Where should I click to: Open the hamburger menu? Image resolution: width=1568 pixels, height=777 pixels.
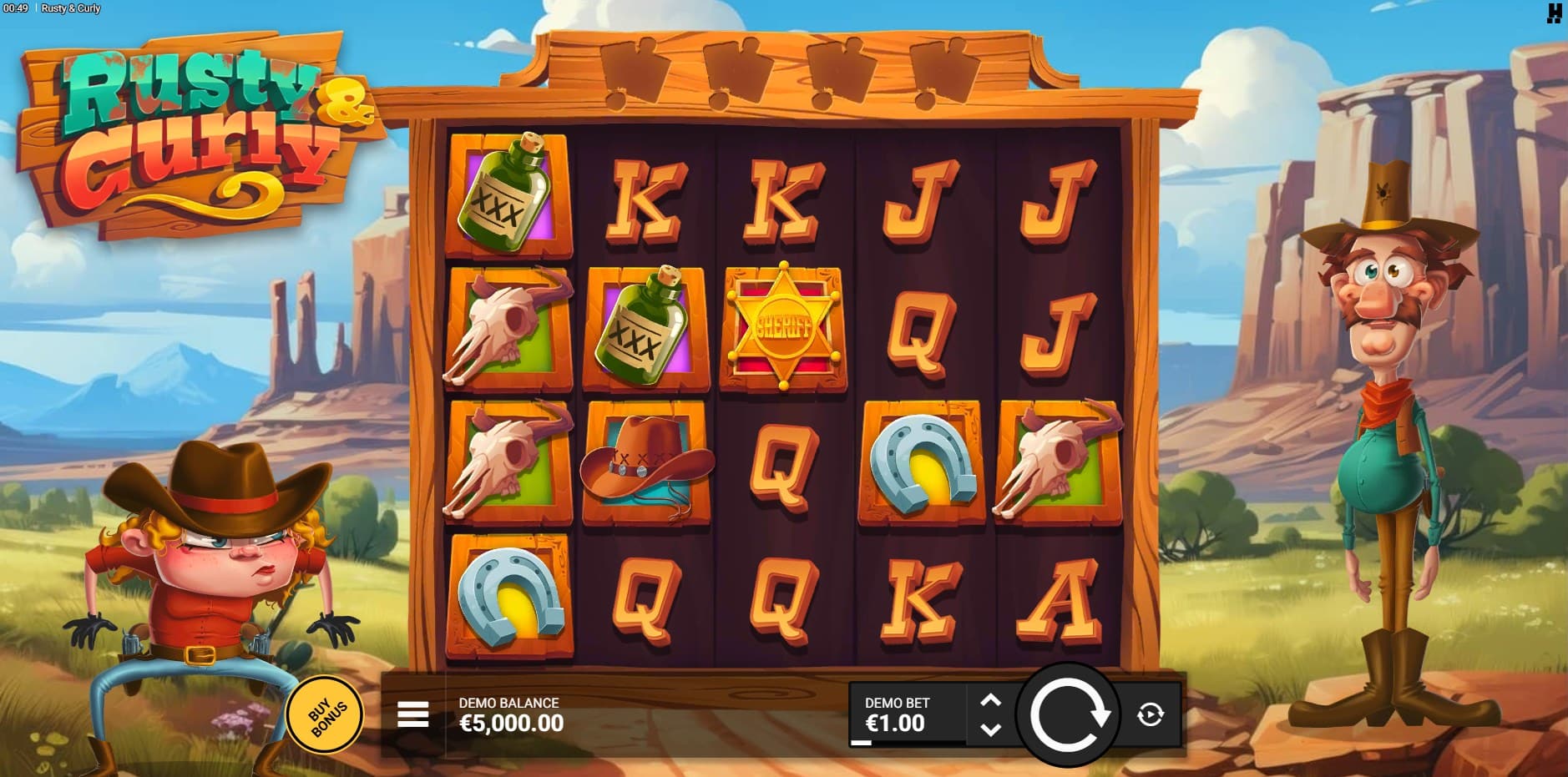412,714
